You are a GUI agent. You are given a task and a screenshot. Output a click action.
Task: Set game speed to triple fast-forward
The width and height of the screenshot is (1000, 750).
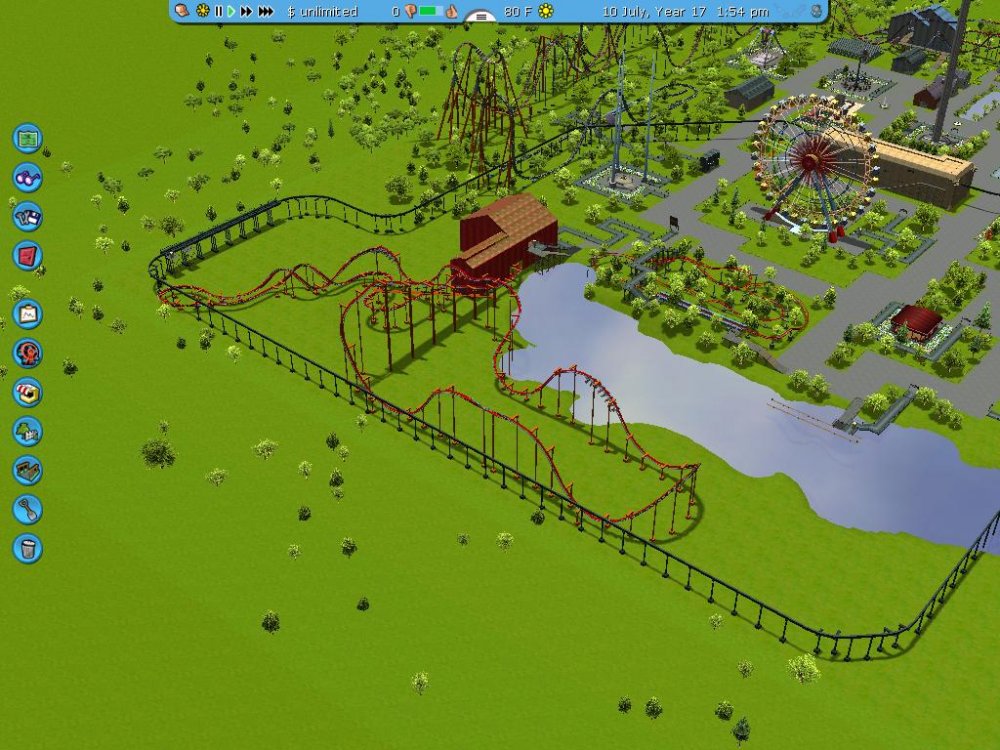(x=265, y=11)
